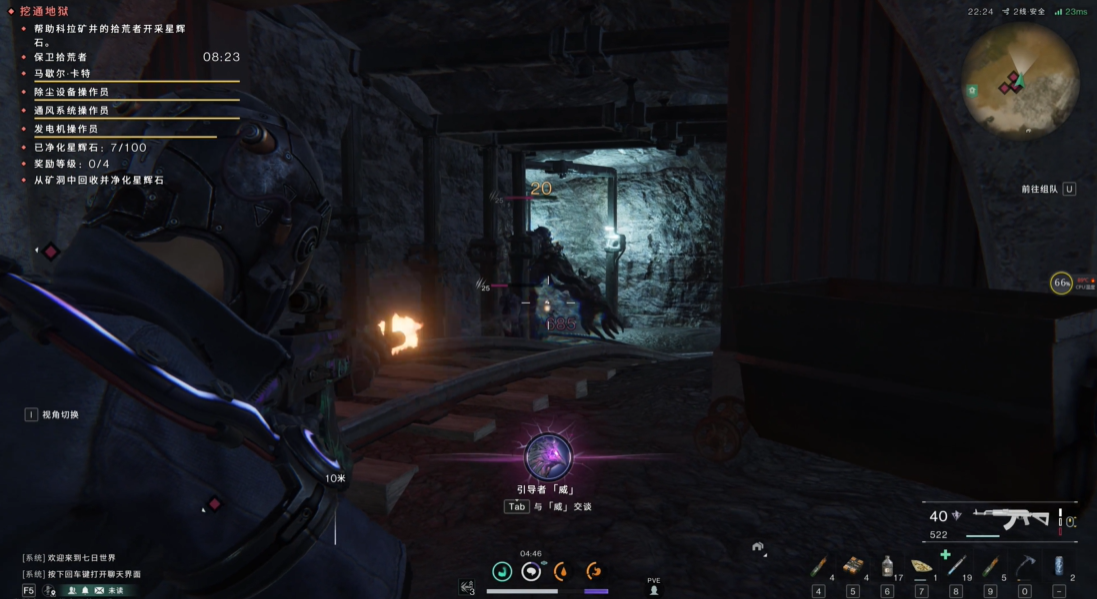Open the house build-mode icon

[759, 547]
